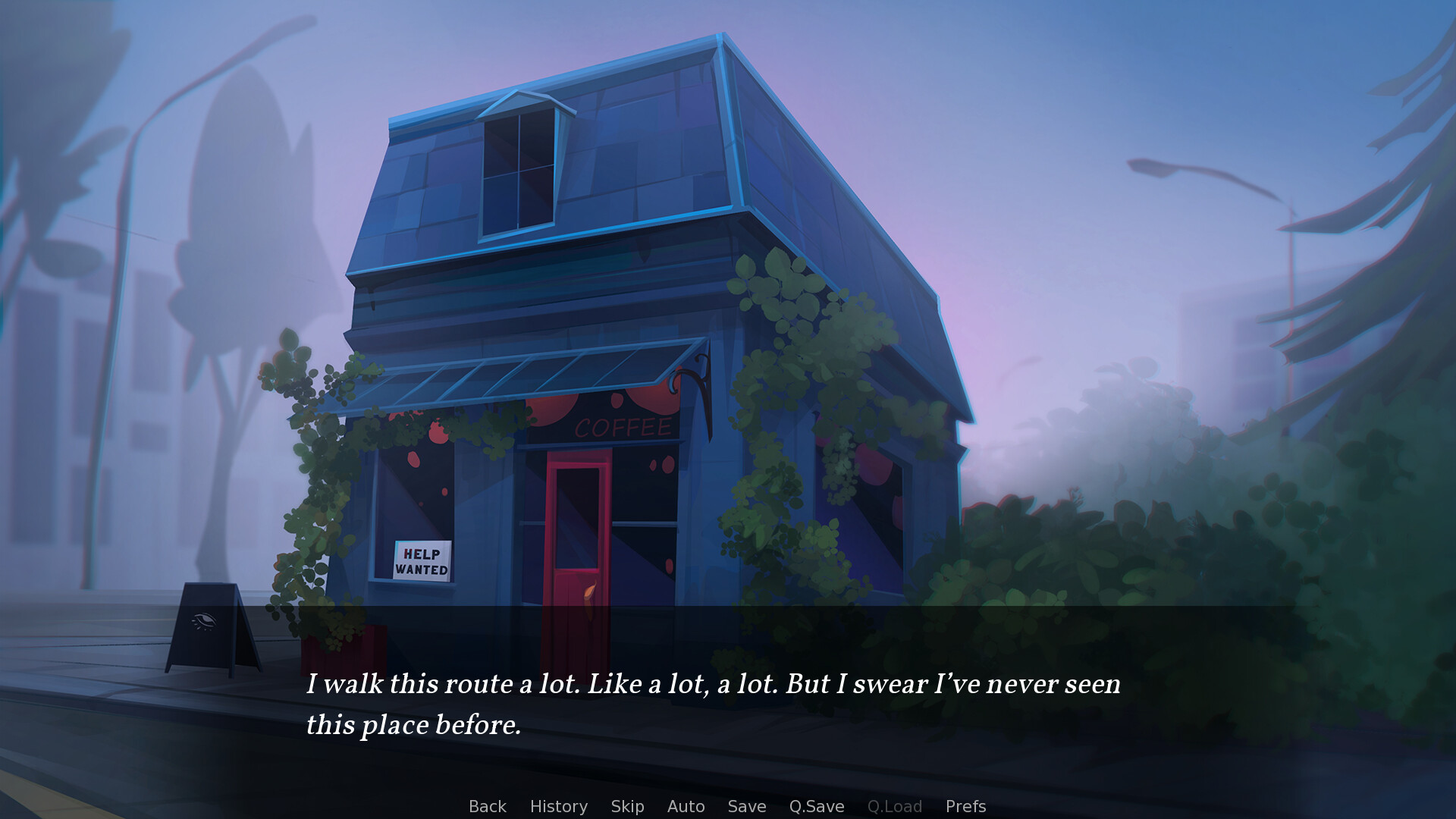Open the Prefs settings menu
Screen dimensions: 1456x819
click(x=966, y=806)
